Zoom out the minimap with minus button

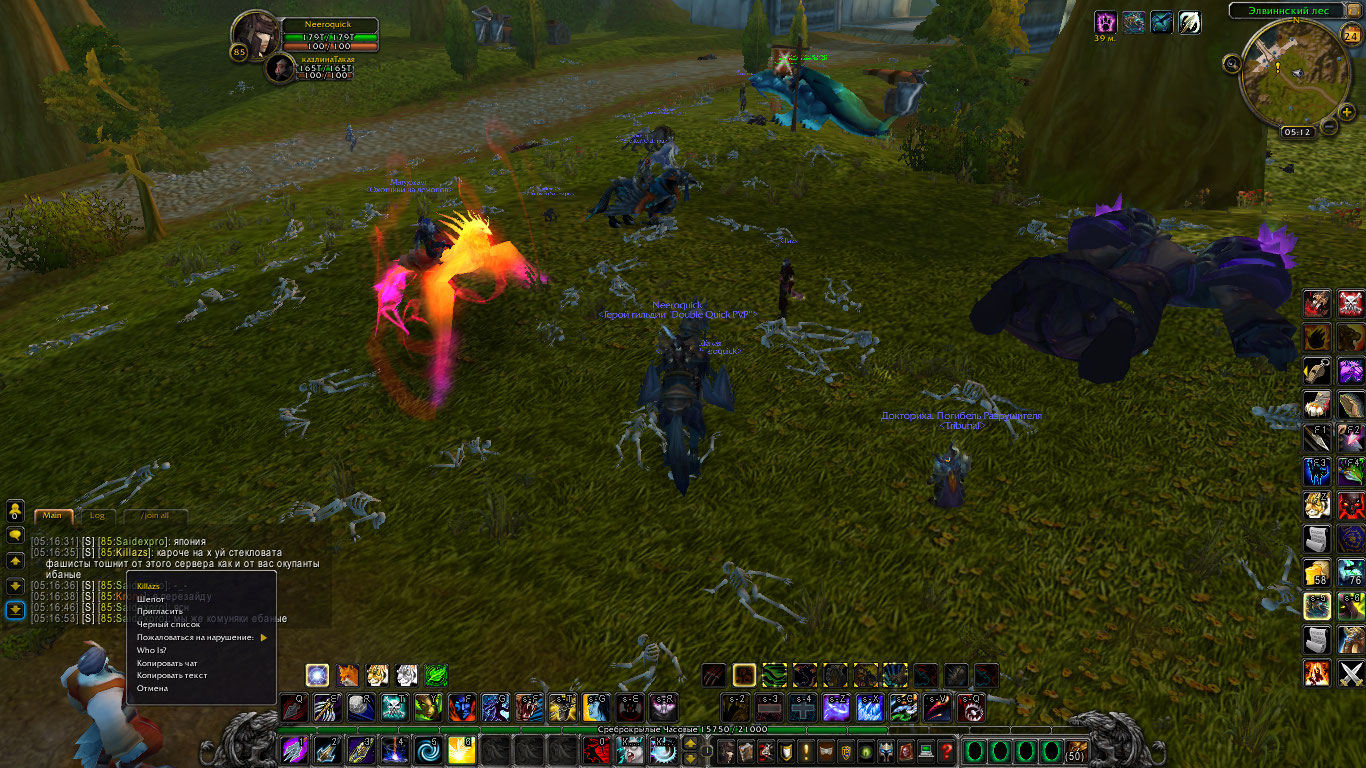[x=1329, y=127]
